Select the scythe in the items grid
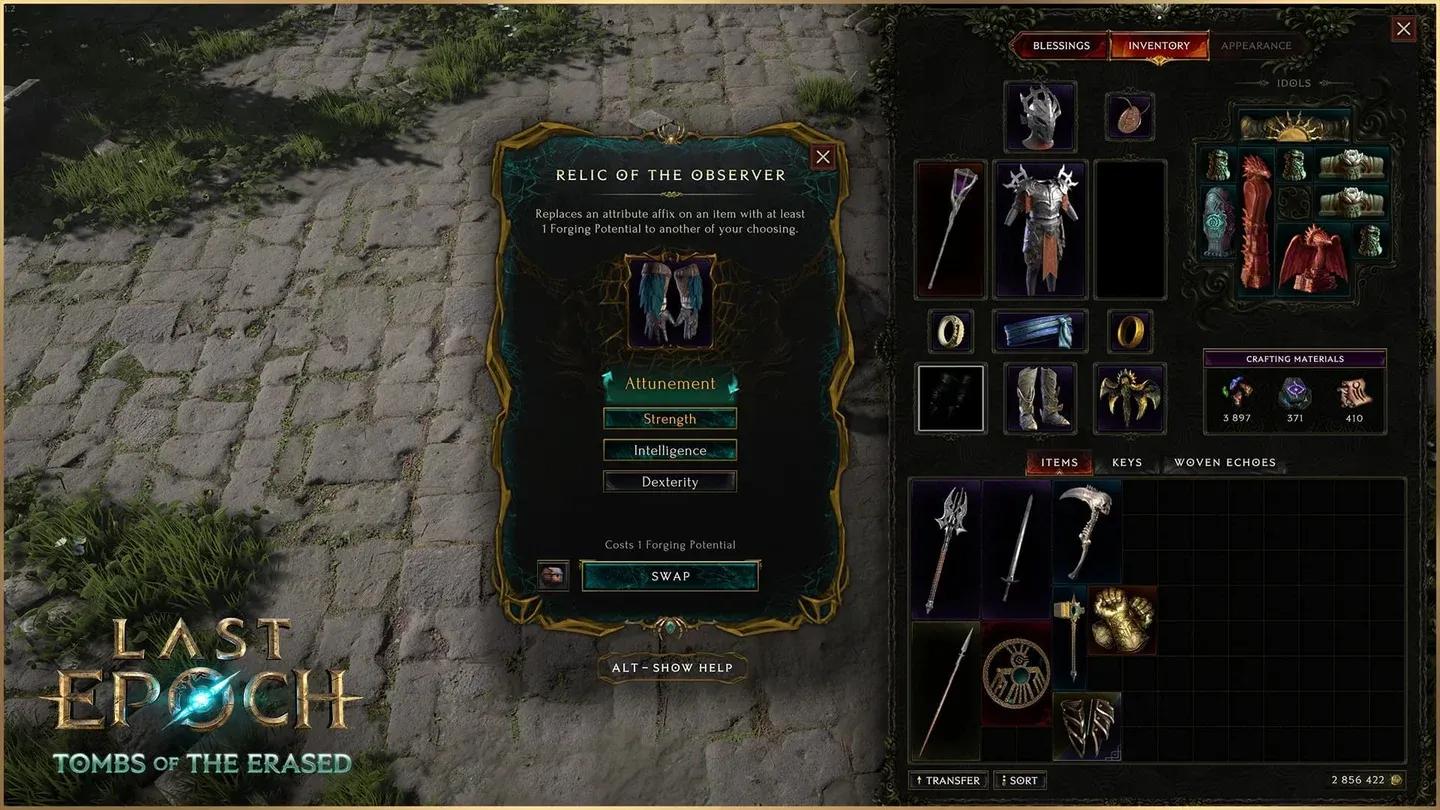 point(1086,530)
